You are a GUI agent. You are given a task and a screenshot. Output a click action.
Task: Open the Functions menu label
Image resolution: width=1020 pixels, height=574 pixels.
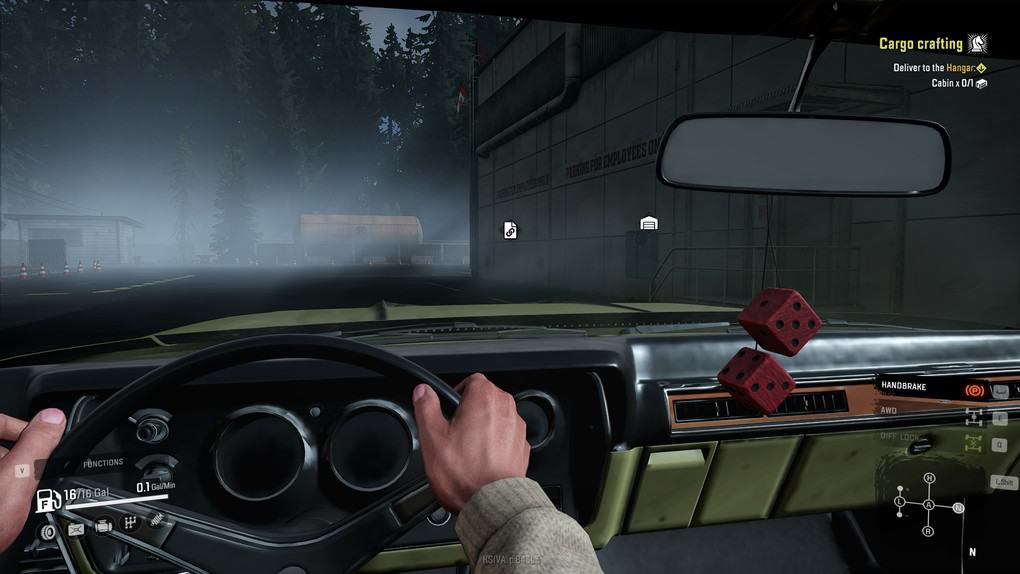coord(103,463)
